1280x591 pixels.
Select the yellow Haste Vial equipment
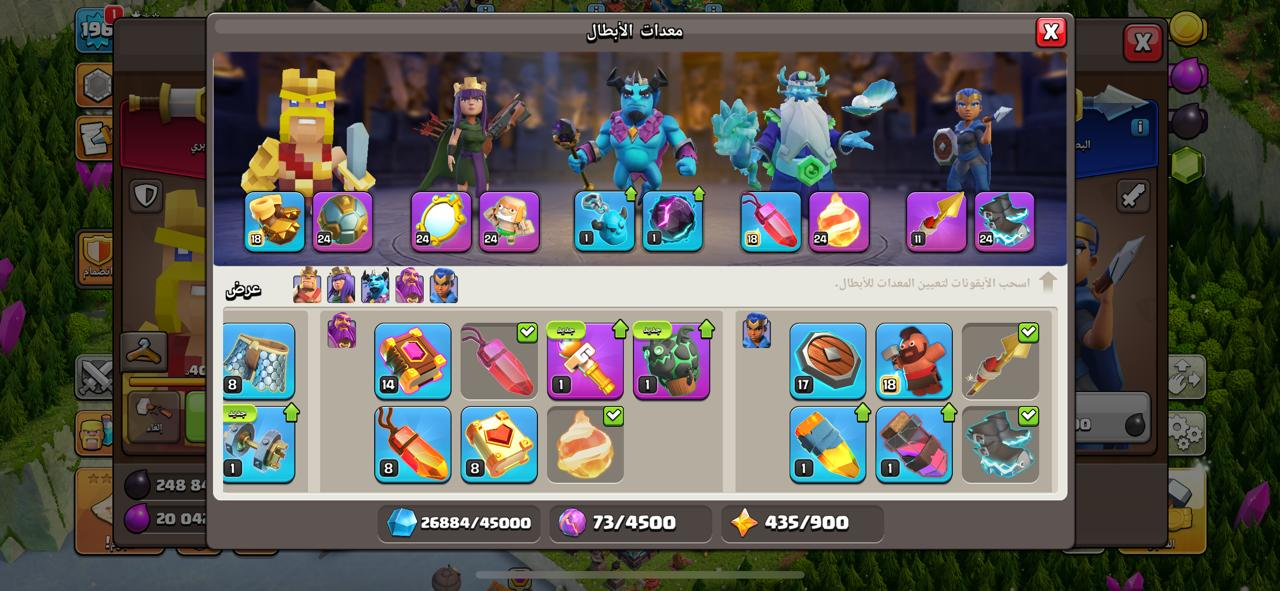click(x=828, y=444)
